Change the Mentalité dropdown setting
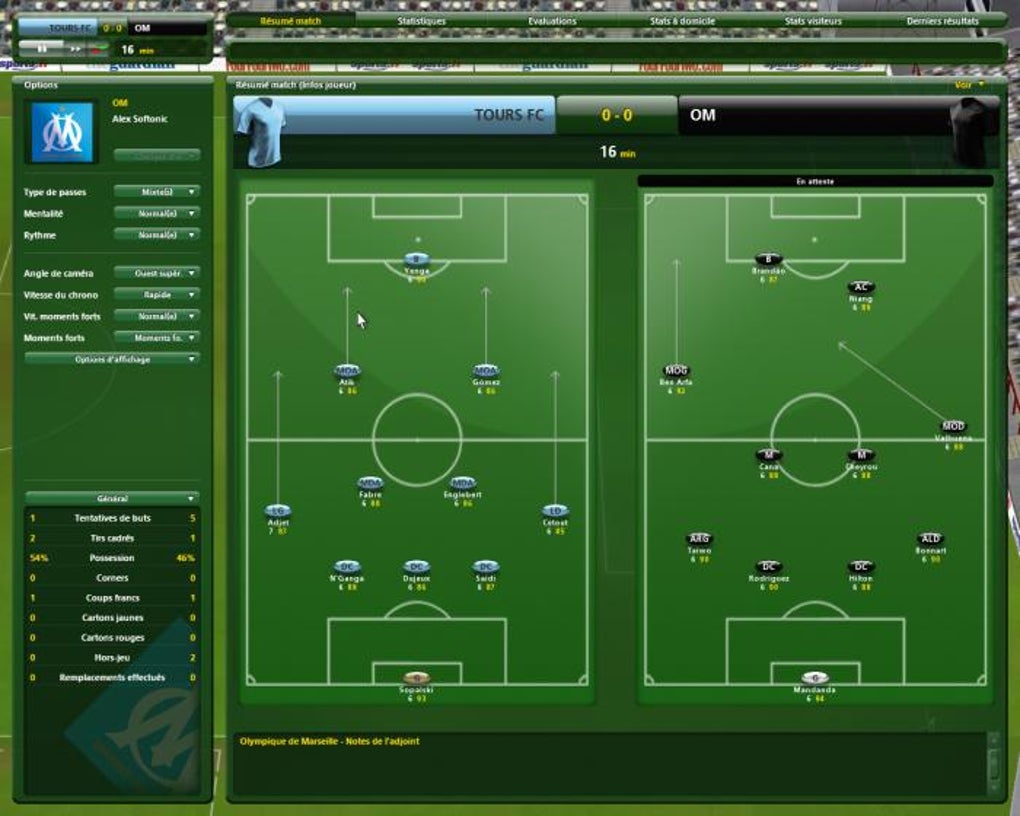Screen dimensions: 1020x816 point(156,214)
